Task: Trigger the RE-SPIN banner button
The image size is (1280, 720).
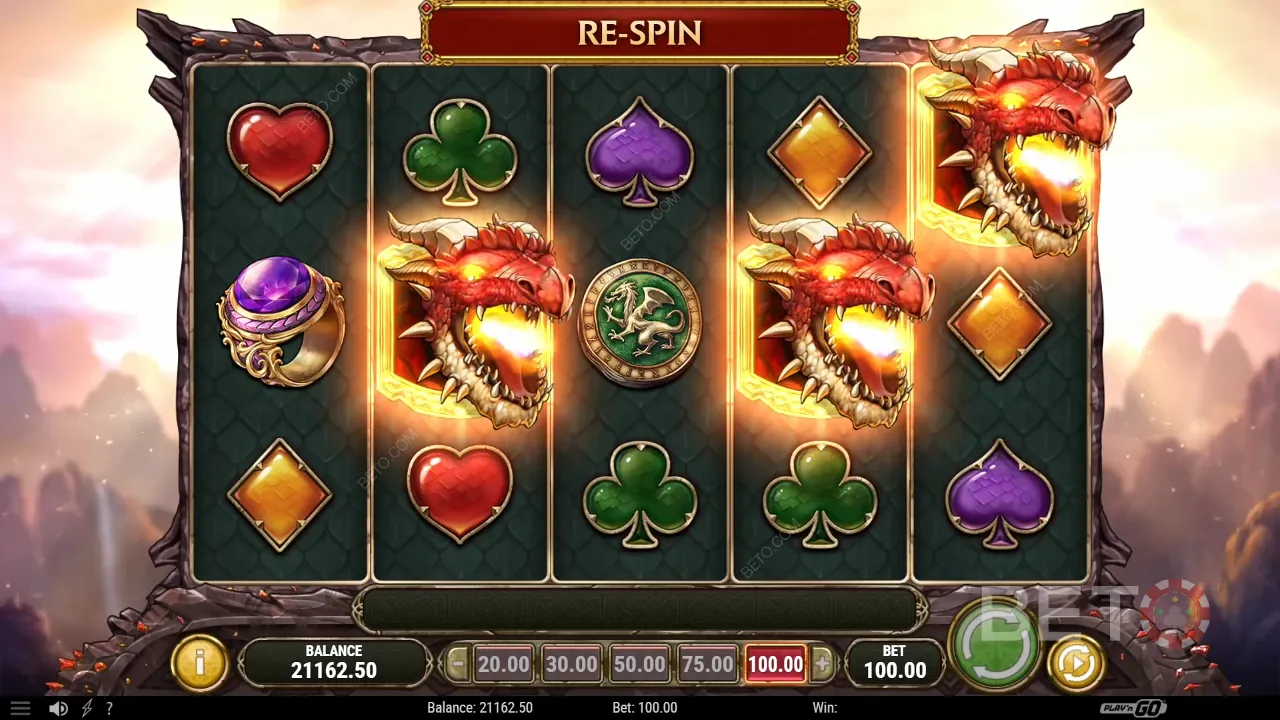Action: tap(639, 32)
